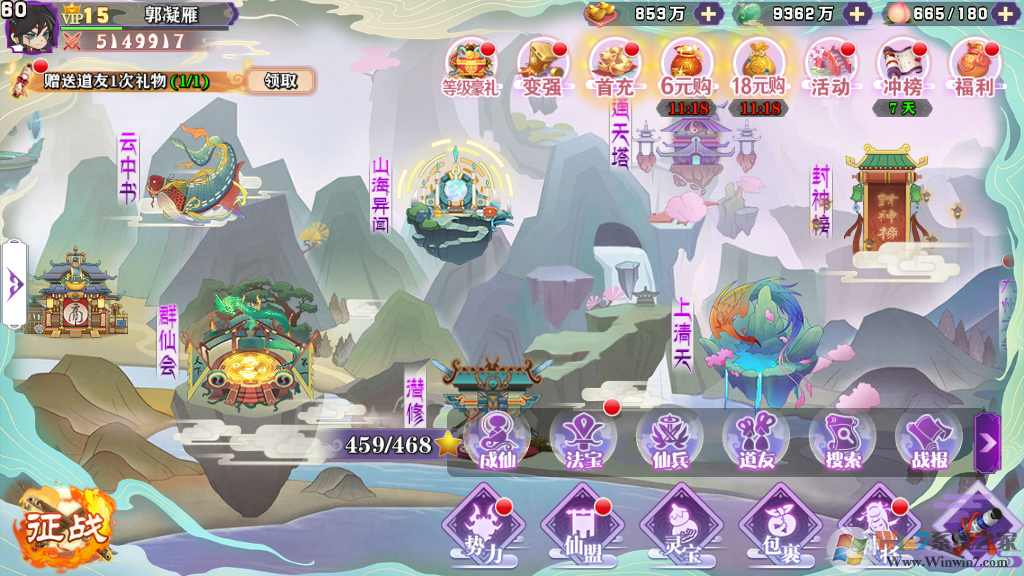1024x576 pixels.
Task: Open the 6元购 purchase offer
Action: 686,67
